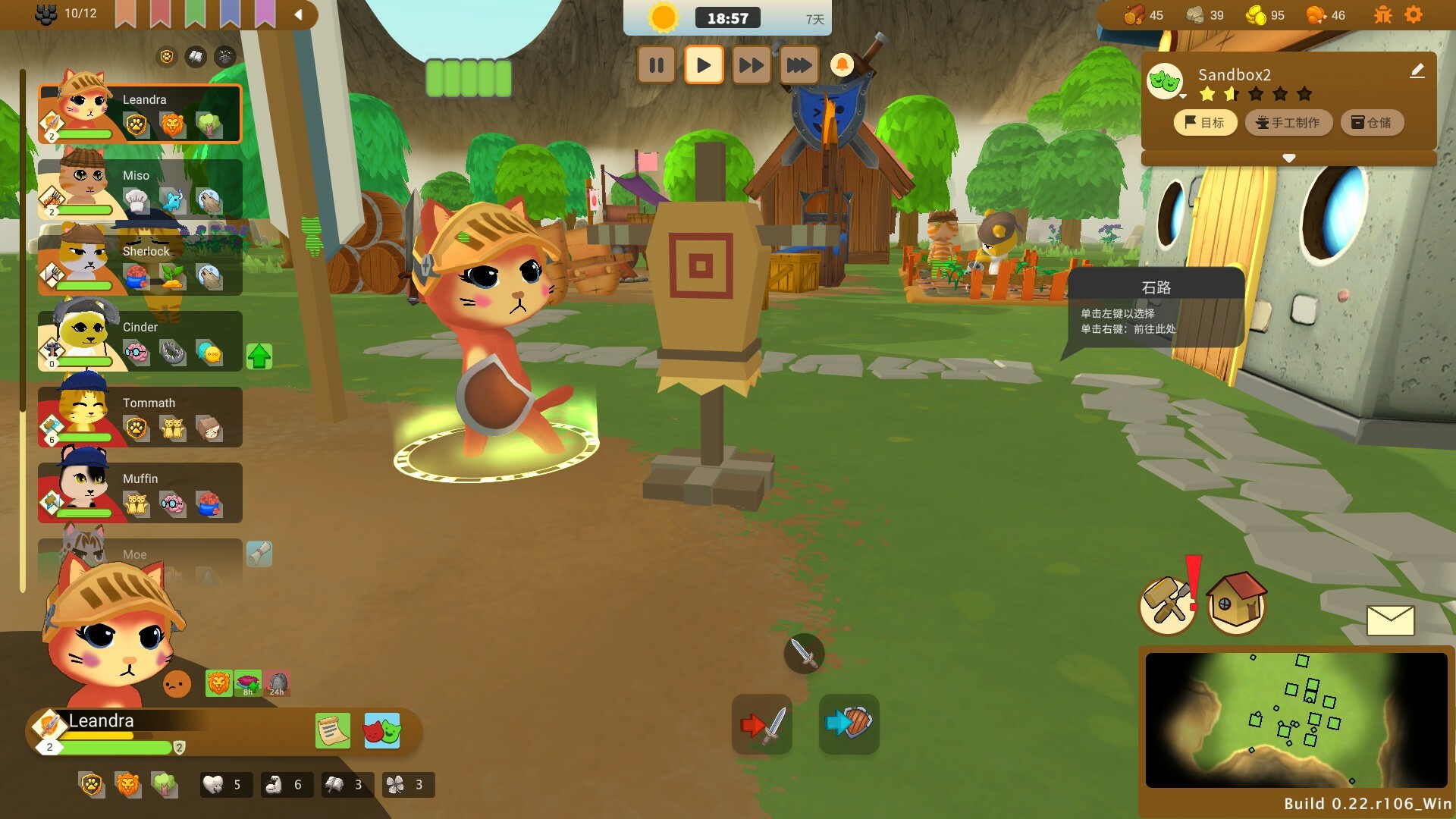1456x819 pixels.
Task: Open the hammer build menu
Action: (1168, 604)
